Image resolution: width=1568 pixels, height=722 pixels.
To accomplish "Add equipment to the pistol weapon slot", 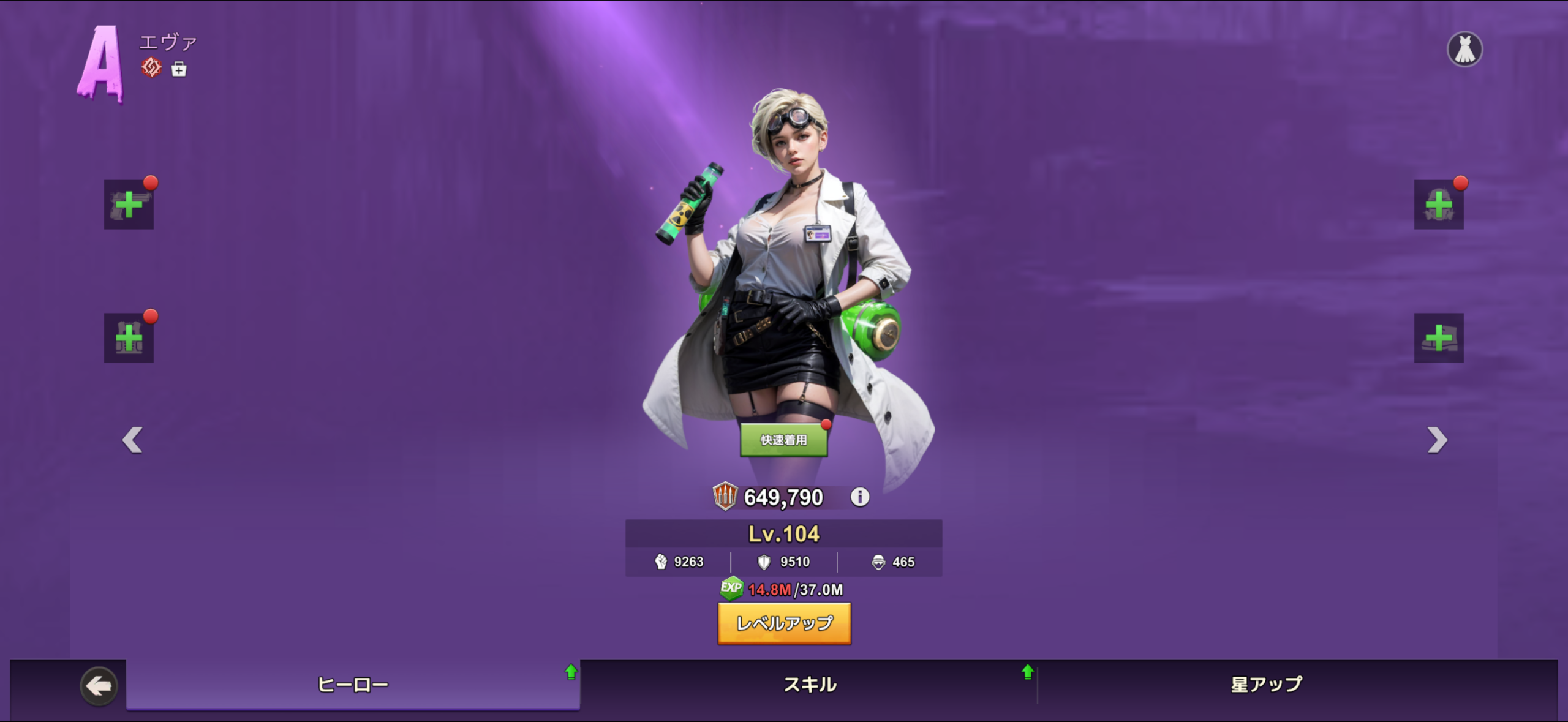I will (129, 205).
